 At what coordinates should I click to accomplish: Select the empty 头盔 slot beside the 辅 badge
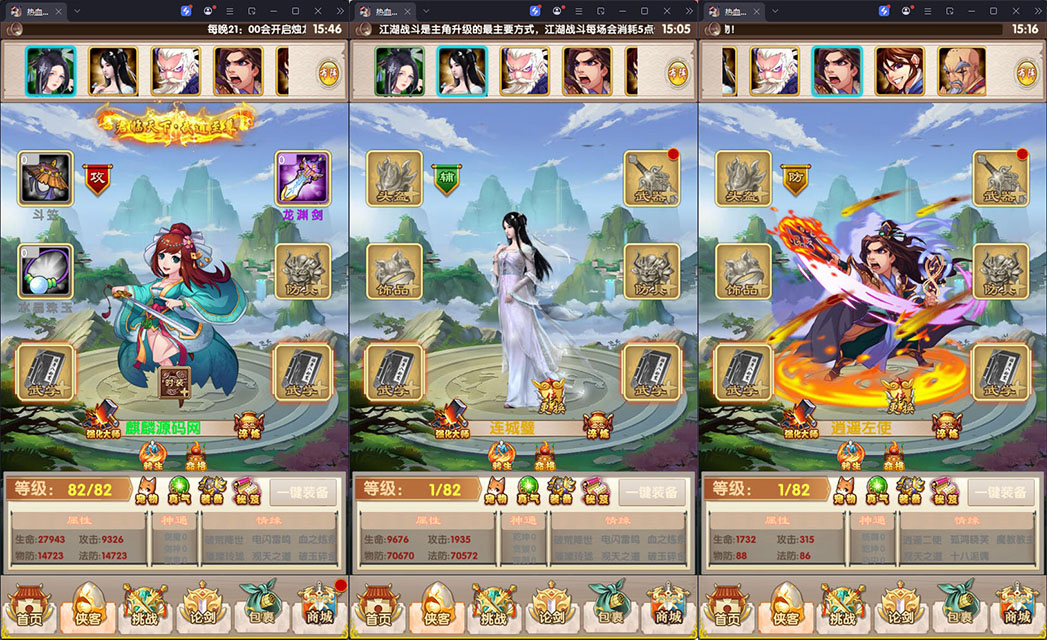tap(394, 180)
